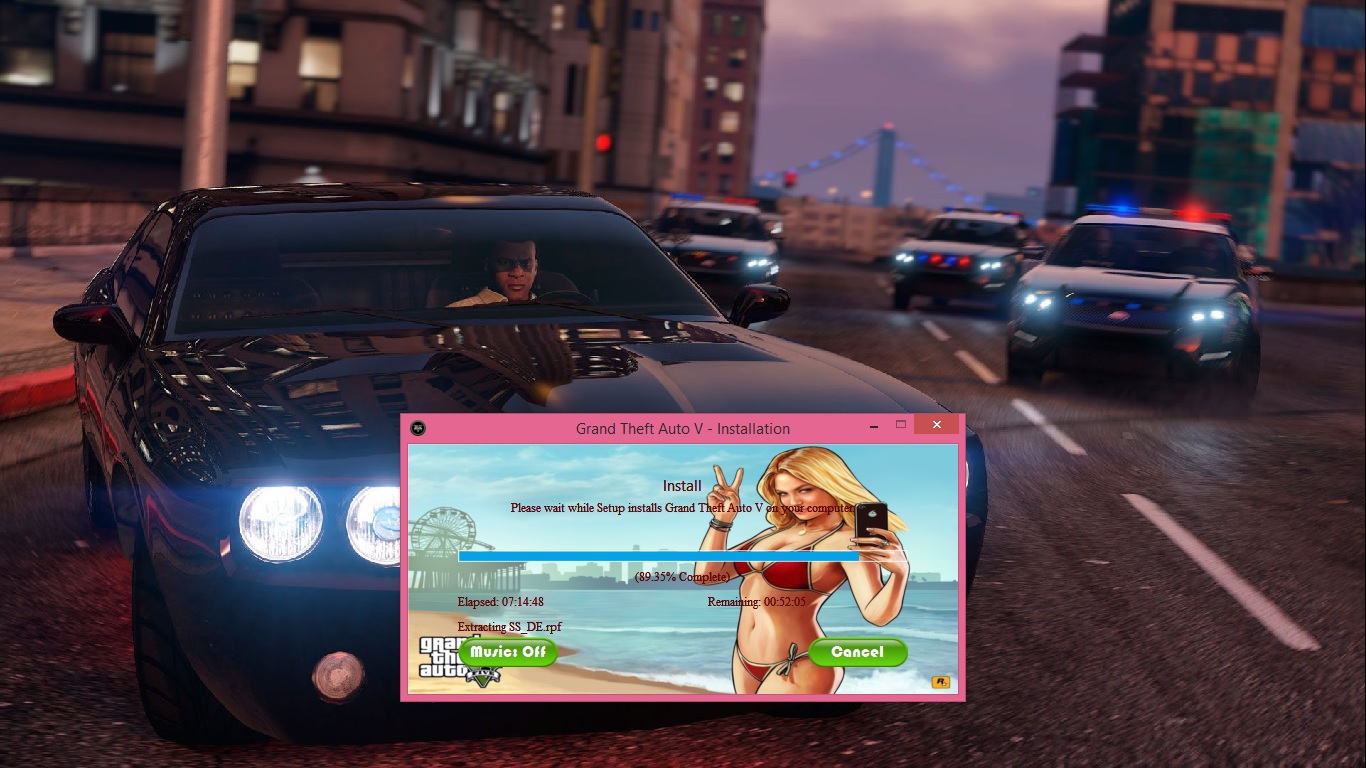
Task: Minimize the installer window
Action: (872, 425)
